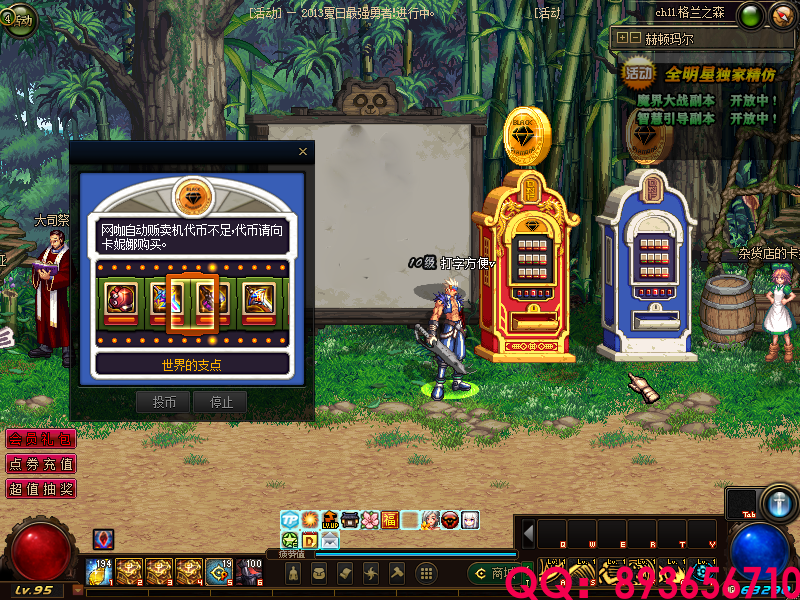
Task: Click the green orb button by channel name
Action: 751,15
